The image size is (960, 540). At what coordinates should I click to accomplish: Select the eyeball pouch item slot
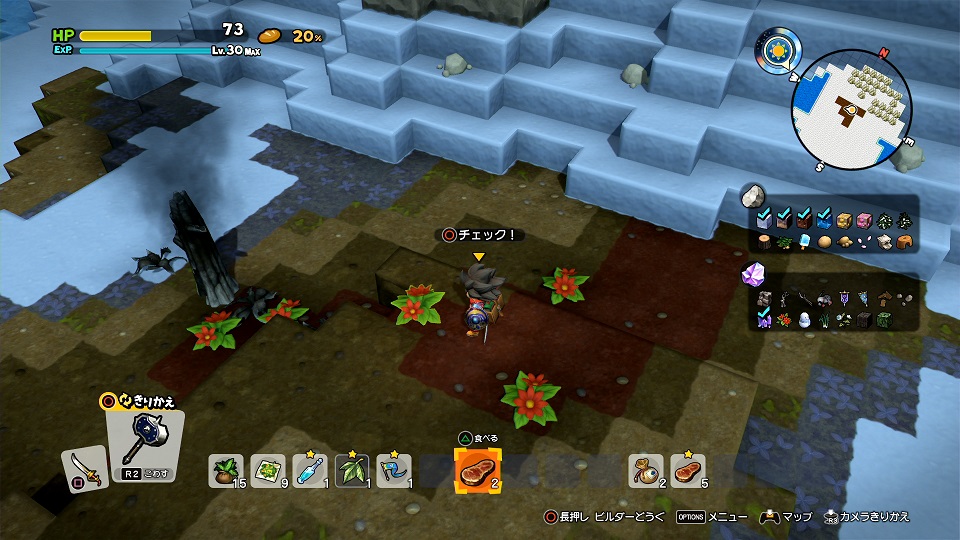(646, 469)
